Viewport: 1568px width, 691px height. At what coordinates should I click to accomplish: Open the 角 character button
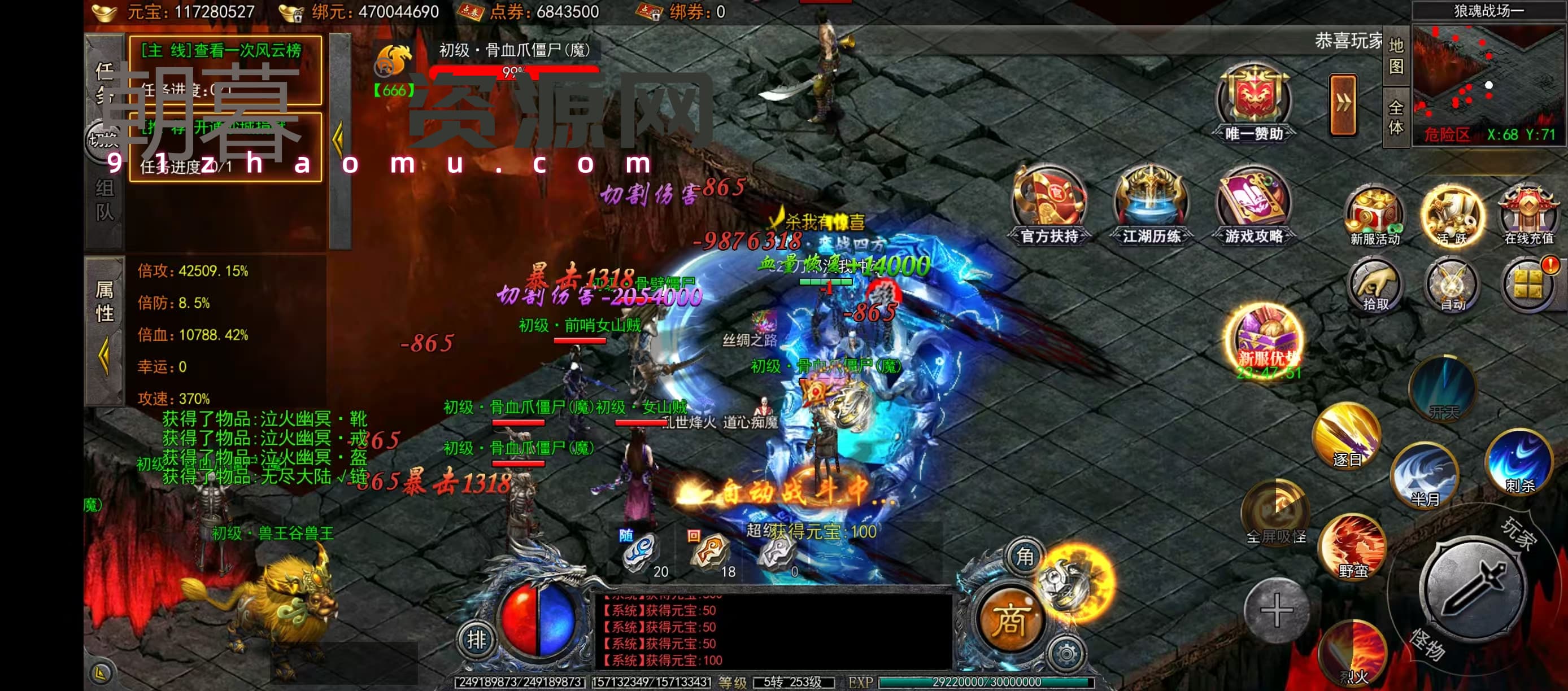point(1025,557)
